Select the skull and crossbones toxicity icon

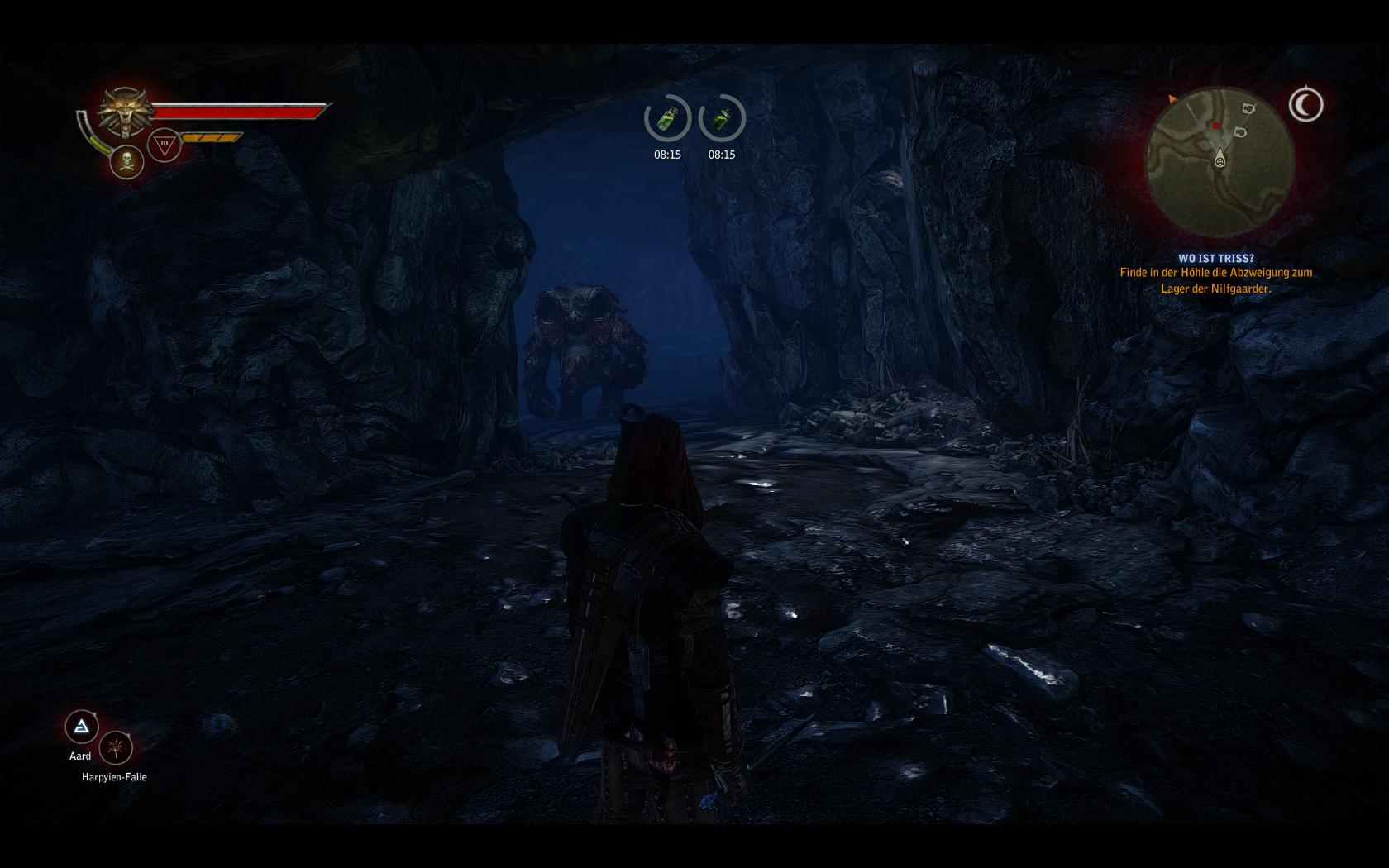127,161
